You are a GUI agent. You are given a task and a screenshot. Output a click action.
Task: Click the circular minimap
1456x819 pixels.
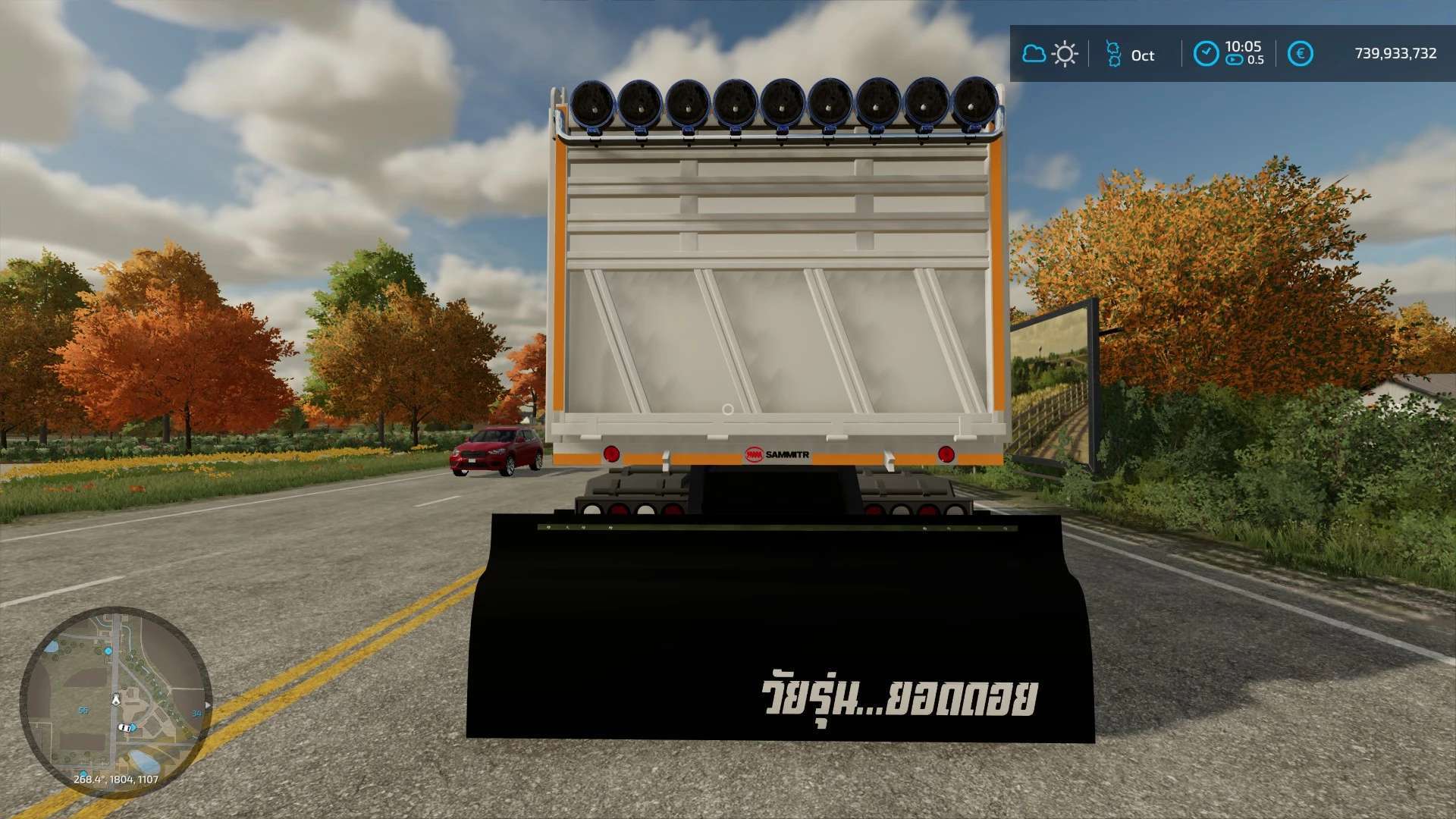pos(115,701)
